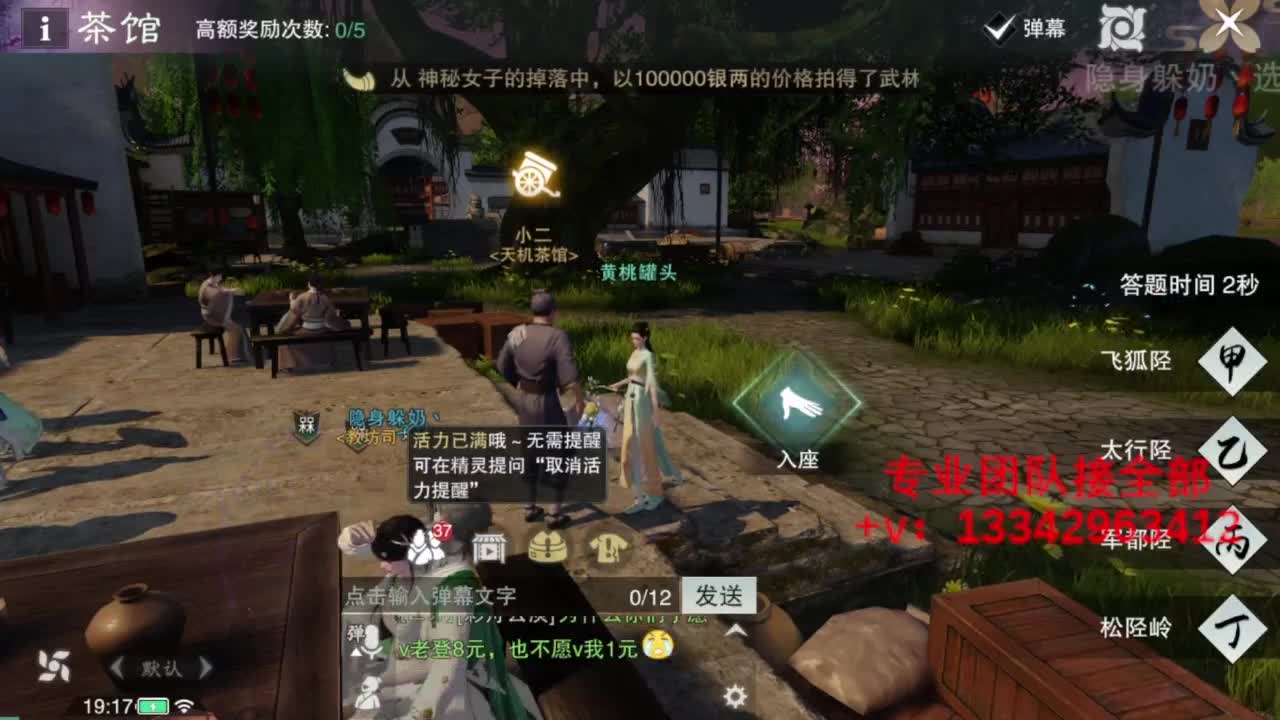Tap the microphone voice input icon

pos(372,640)
